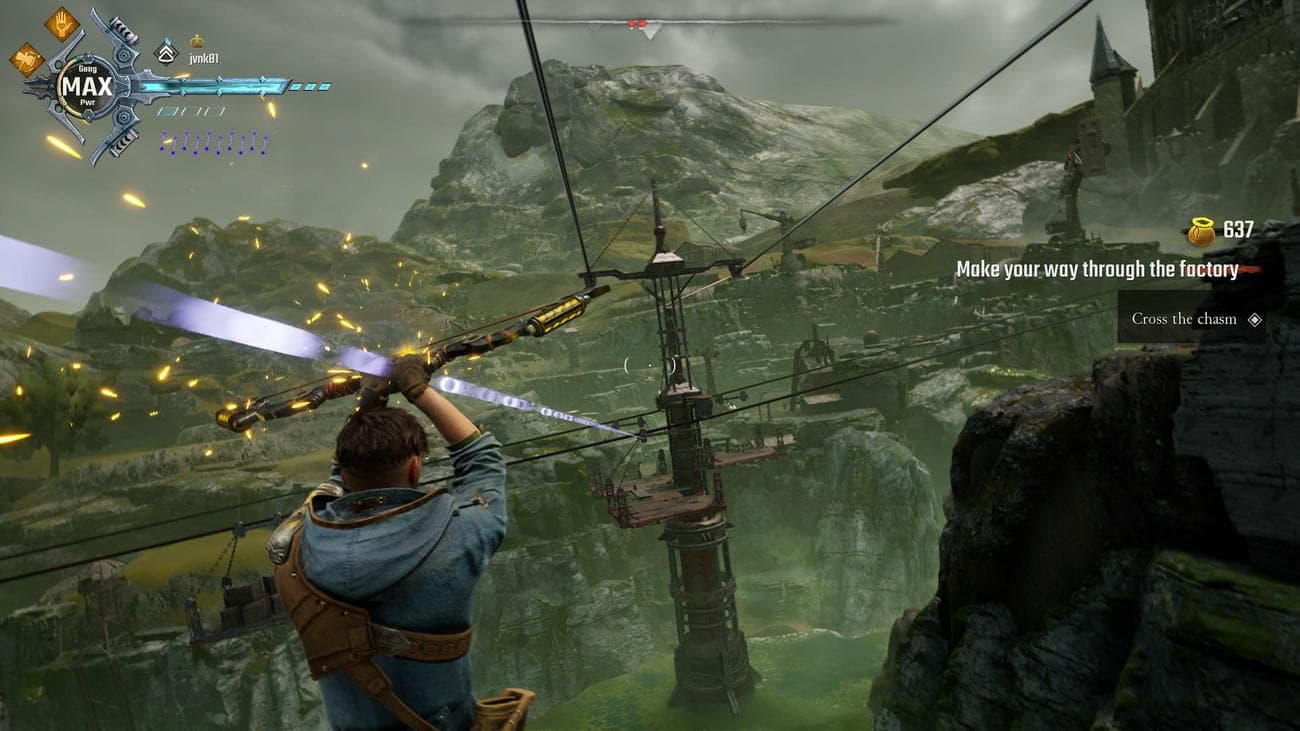Select the center aiming reticle dot
Screen dimensions: 1300x731
pyautogui.click(x=650, y=366)
